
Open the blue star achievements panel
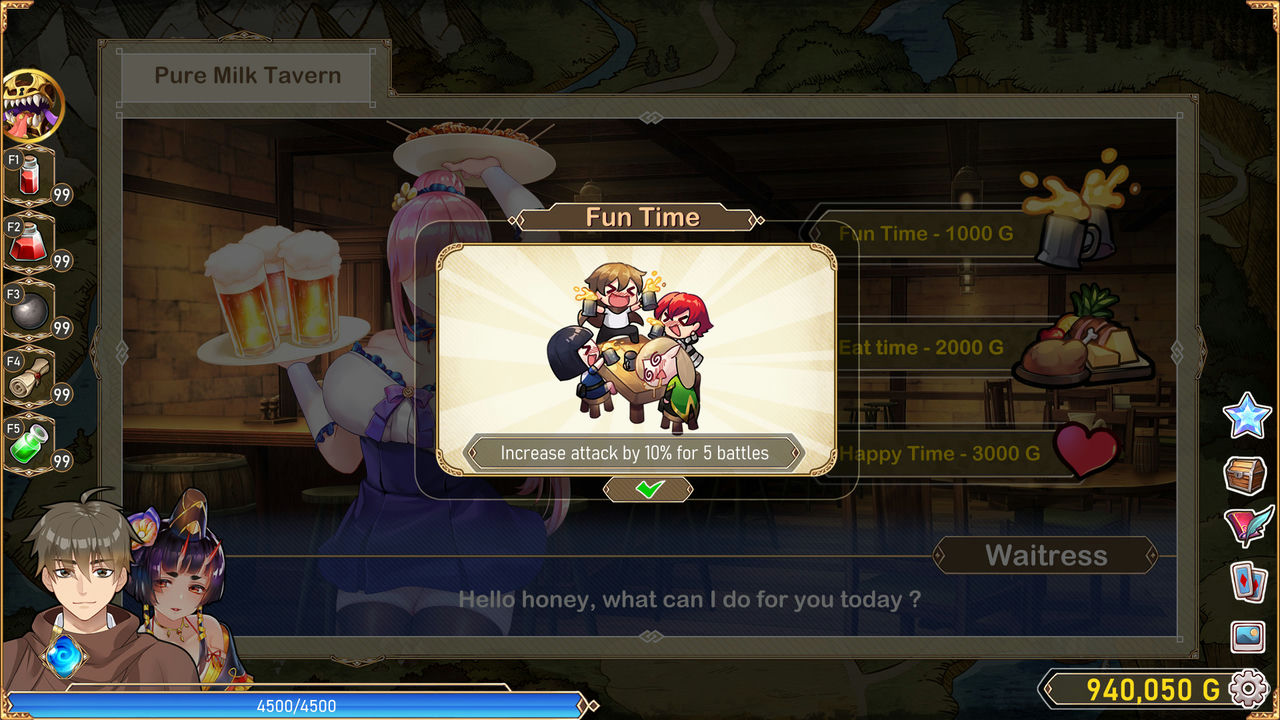pos(1246,418)
